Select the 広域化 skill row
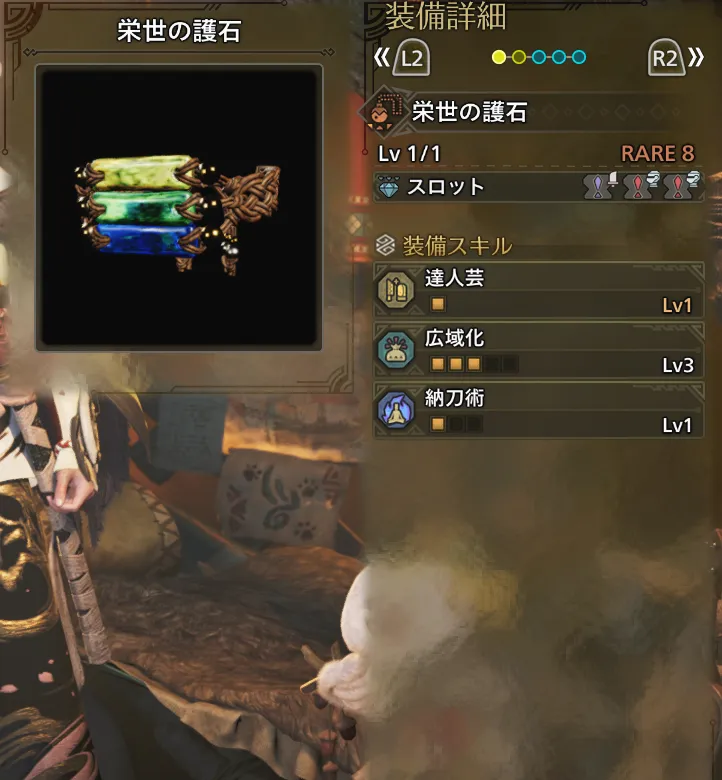The width and height of the screenshot is (722, 780). [x=540, y=351]
